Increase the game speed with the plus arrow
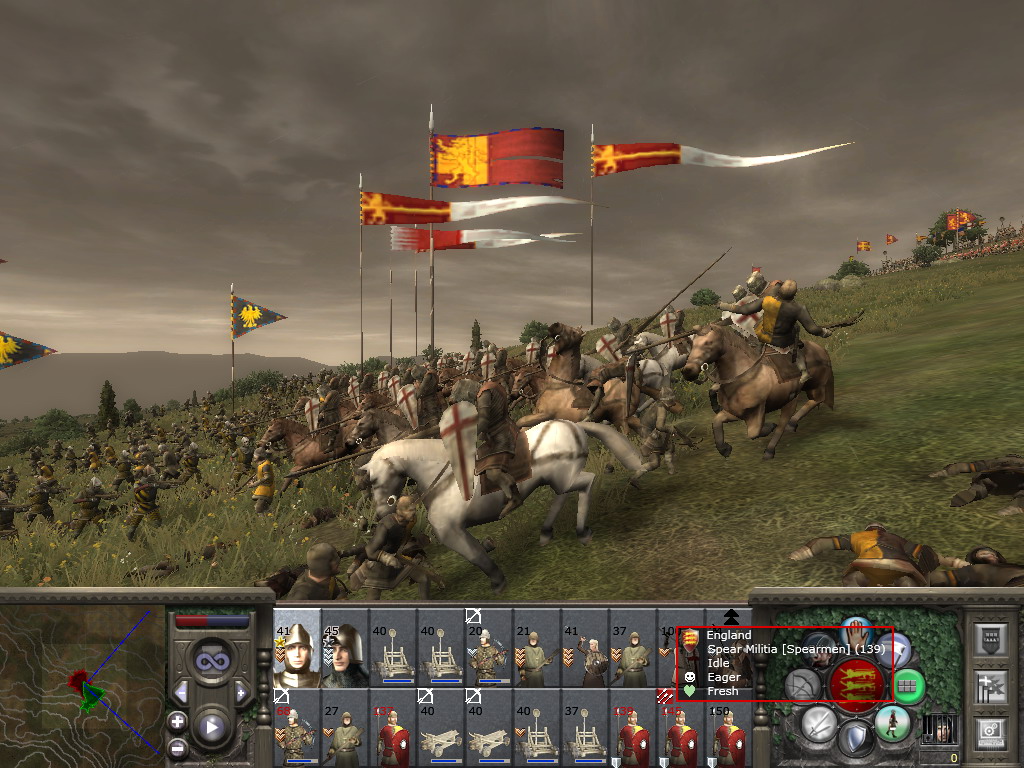Image resolution: width=1024 pixels, height=768 pixels. [x=241, y=693]
